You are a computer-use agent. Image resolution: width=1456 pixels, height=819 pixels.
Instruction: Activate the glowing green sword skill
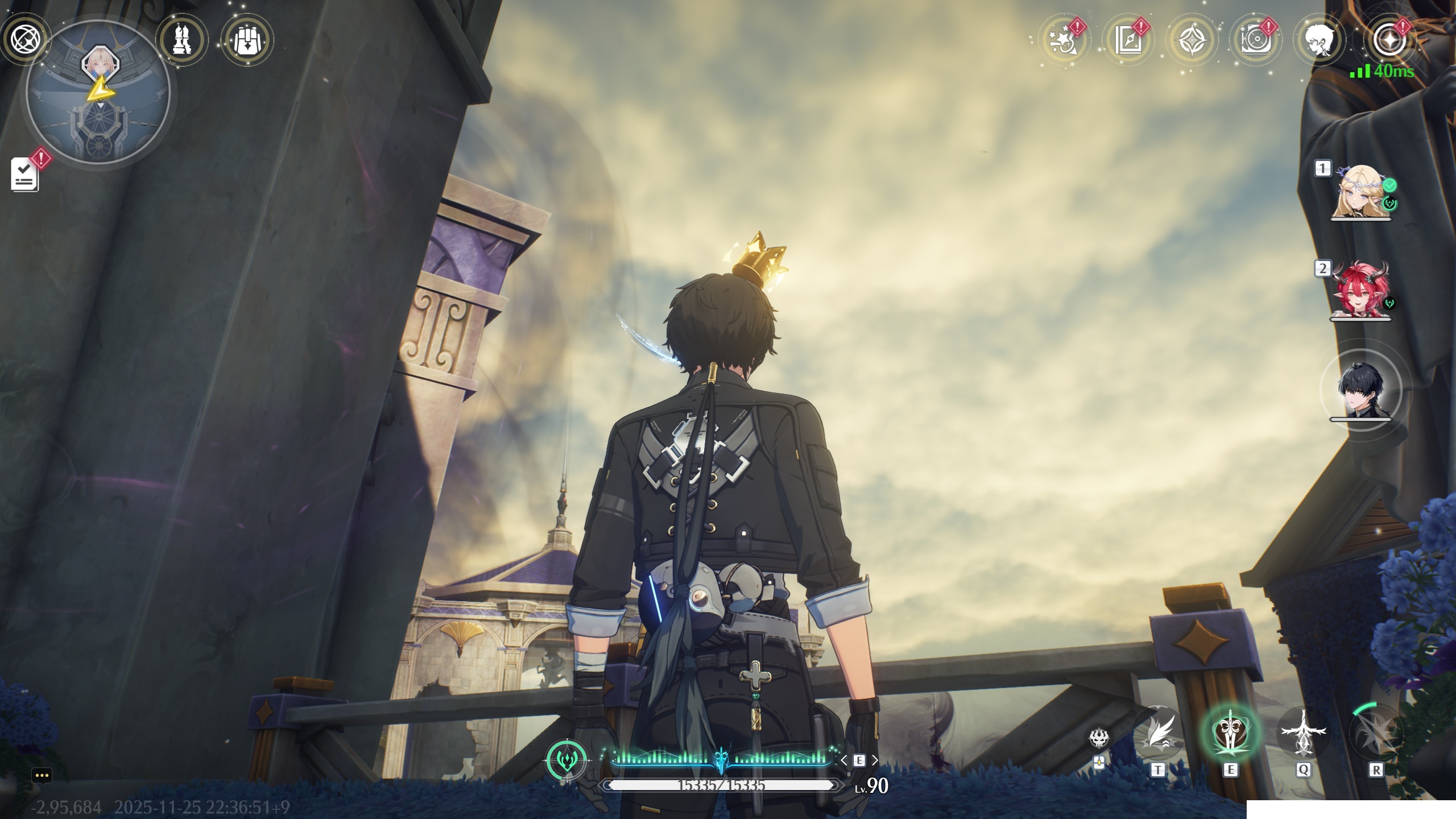(1230, 734)
